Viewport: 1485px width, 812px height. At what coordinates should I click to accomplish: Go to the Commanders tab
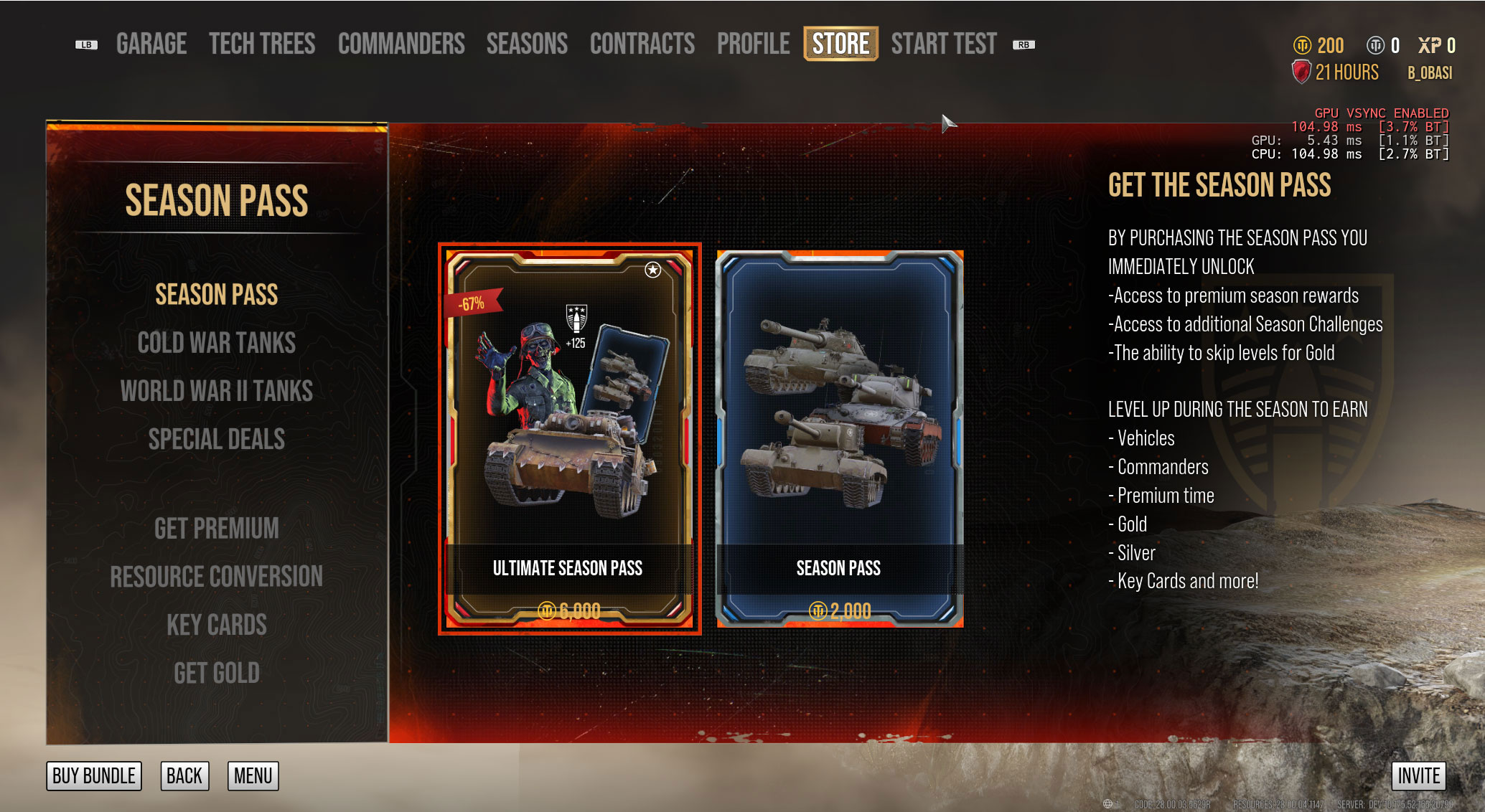coord(401,44)
